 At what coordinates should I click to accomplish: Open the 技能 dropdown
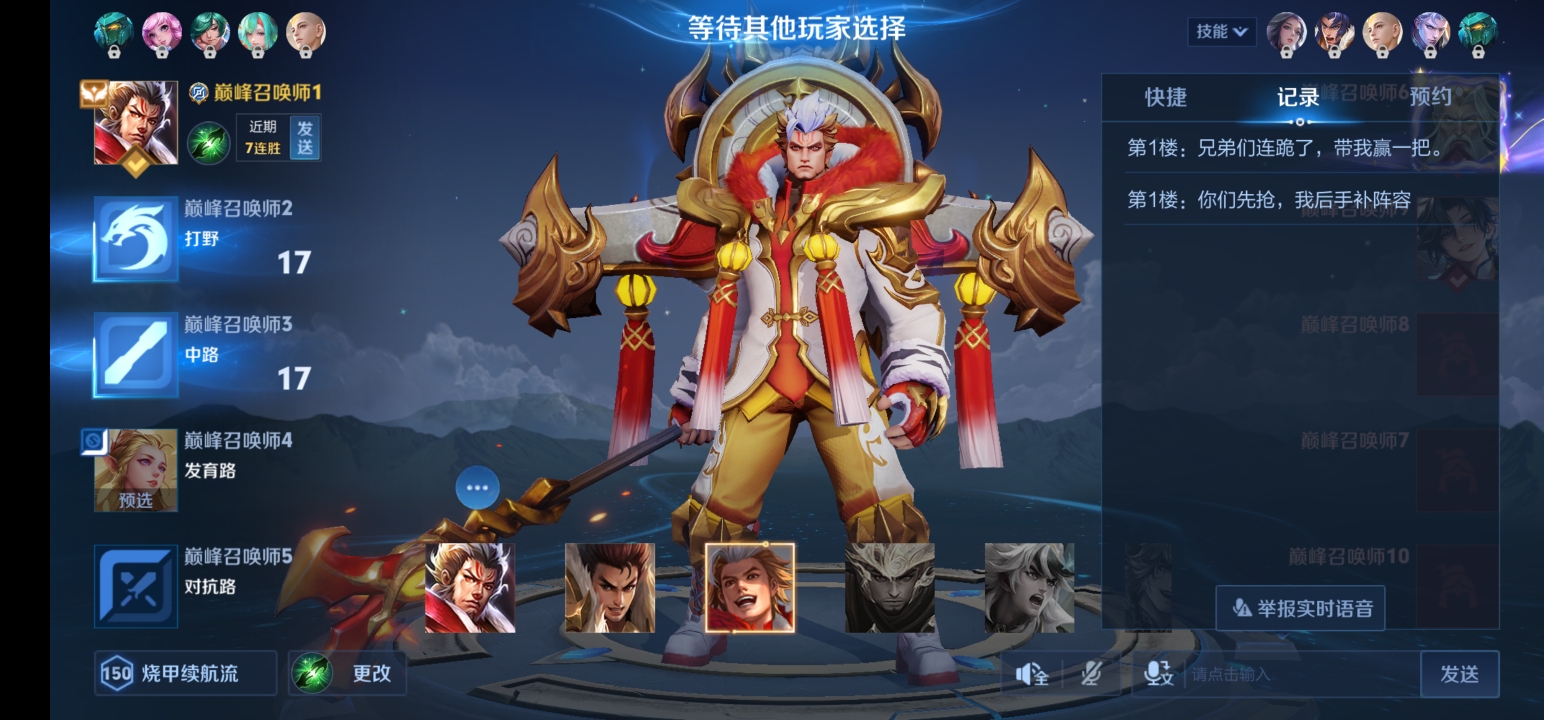pyautogui.click(x=1222, y=32)
